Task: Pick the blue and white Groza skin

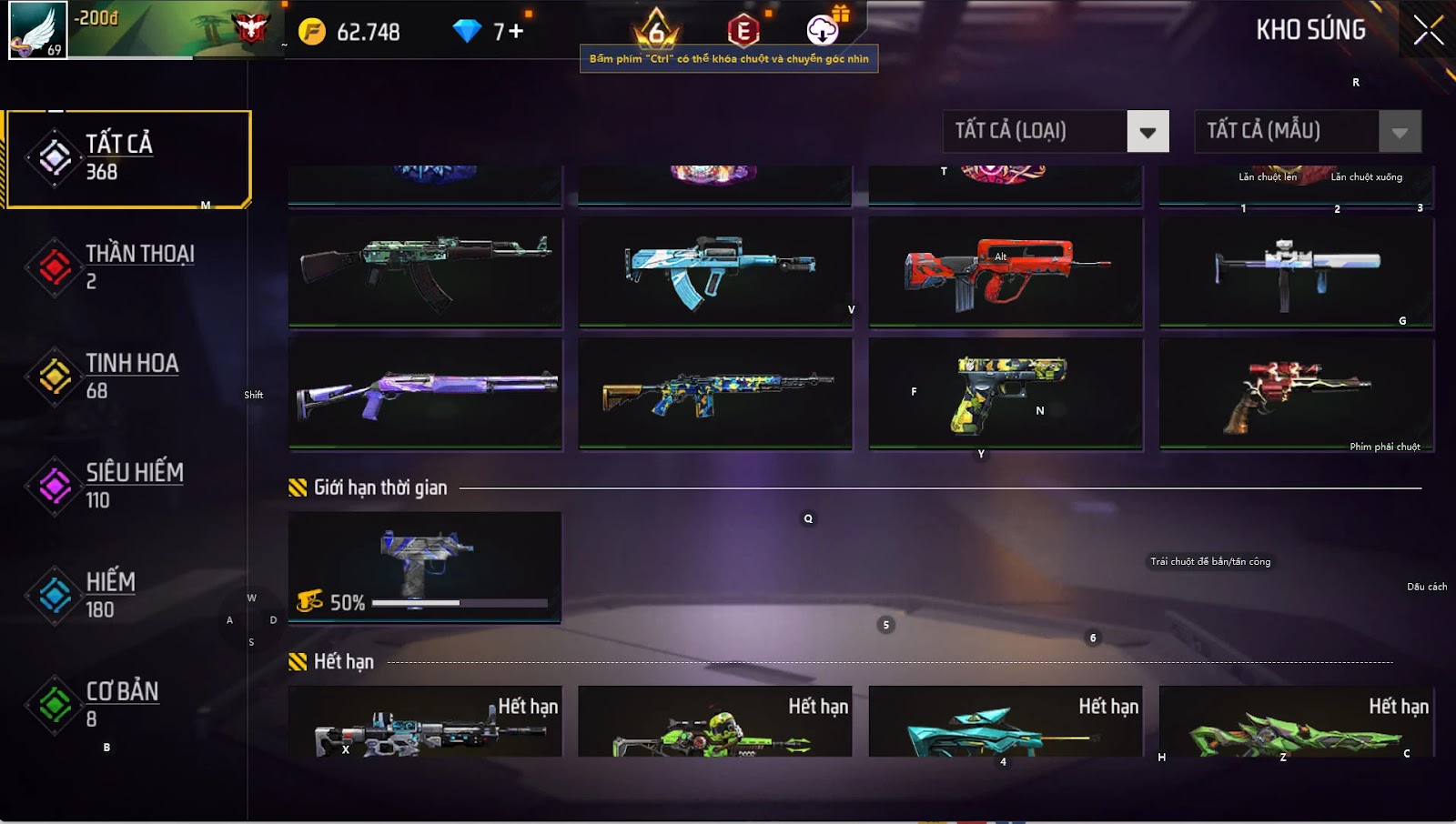Action: click(x=715, y=271)
